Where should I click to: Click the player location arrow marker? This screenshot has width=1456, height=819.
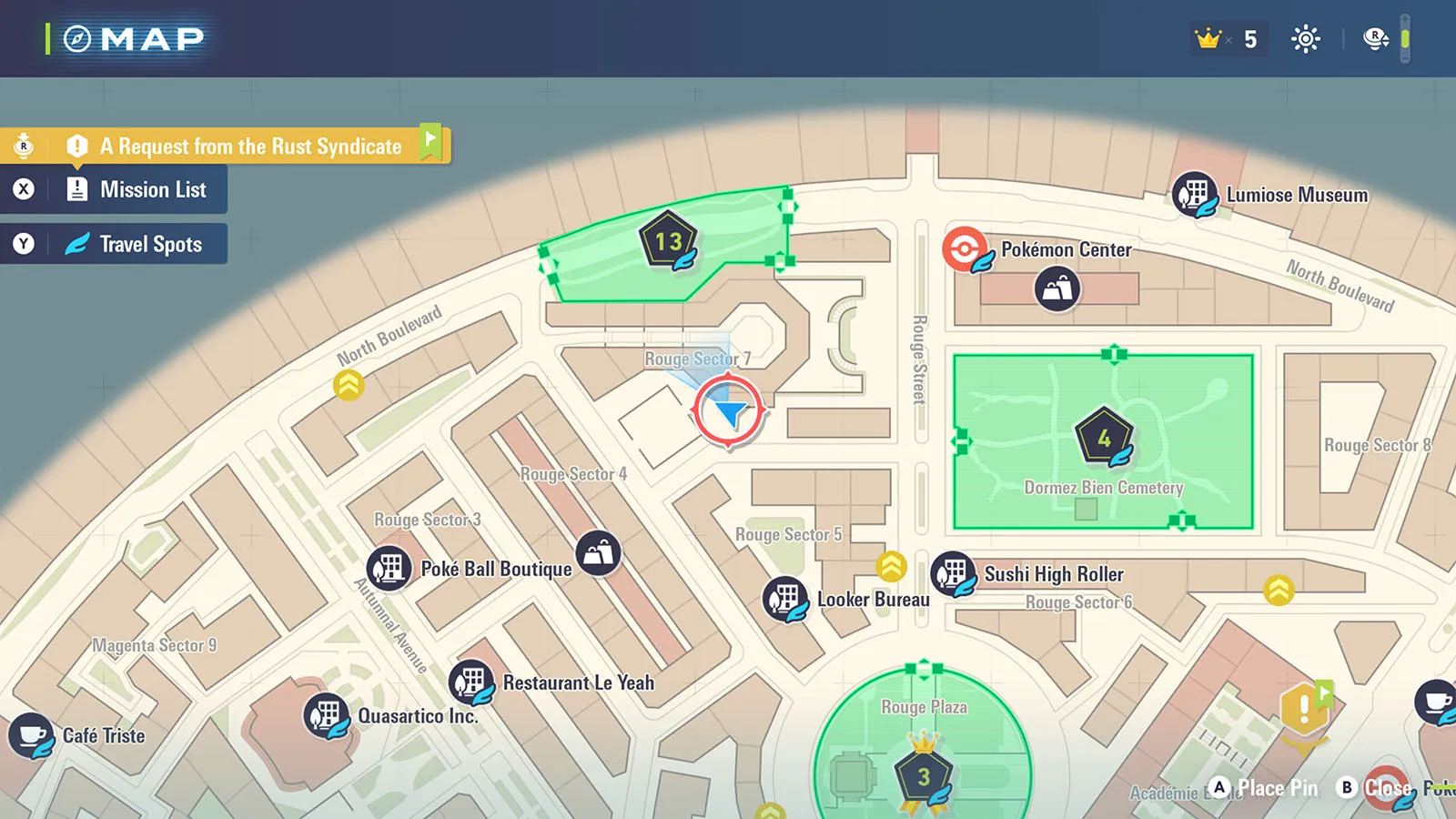click(729, 413)
